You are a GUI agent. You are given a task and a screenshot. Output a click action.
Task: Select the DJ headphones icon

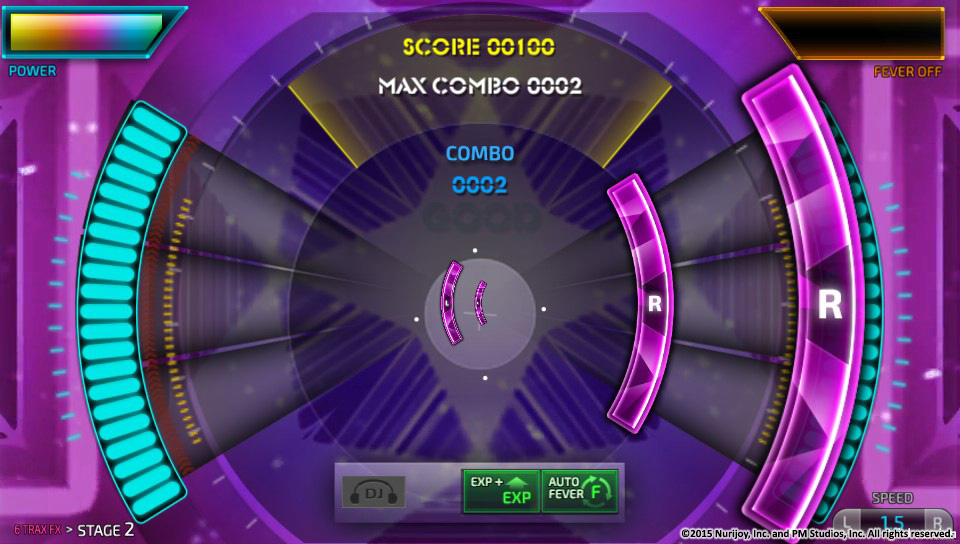tap(373, 492)
